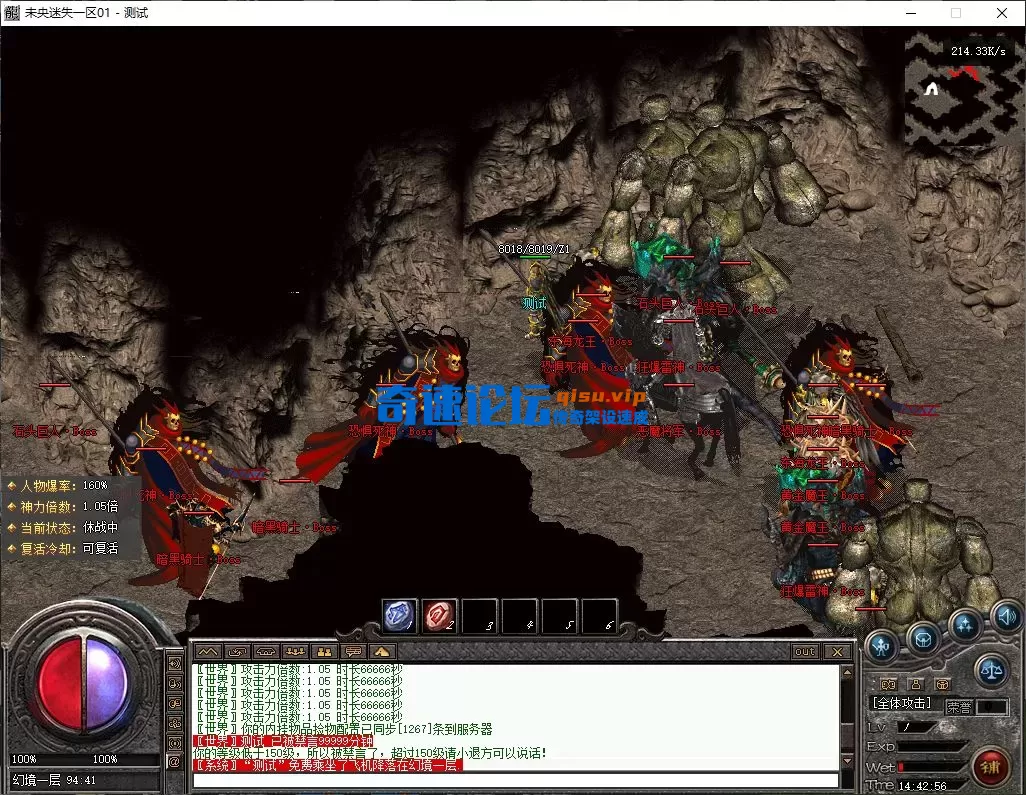Open the minimap in the corner
Viewport: 1026px width, 795px height.
958,89
